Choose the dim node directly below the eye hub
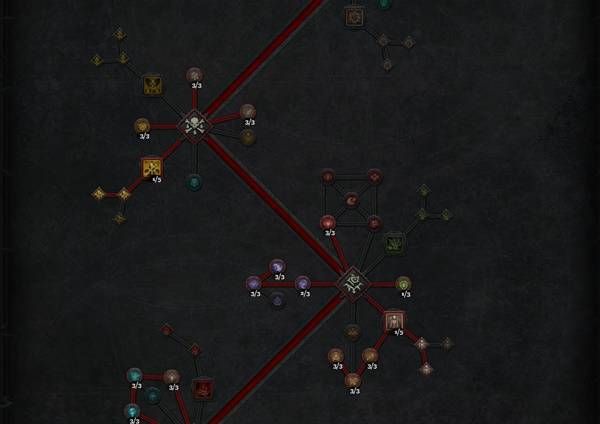The image size is (600, 424). pos(352,330)
